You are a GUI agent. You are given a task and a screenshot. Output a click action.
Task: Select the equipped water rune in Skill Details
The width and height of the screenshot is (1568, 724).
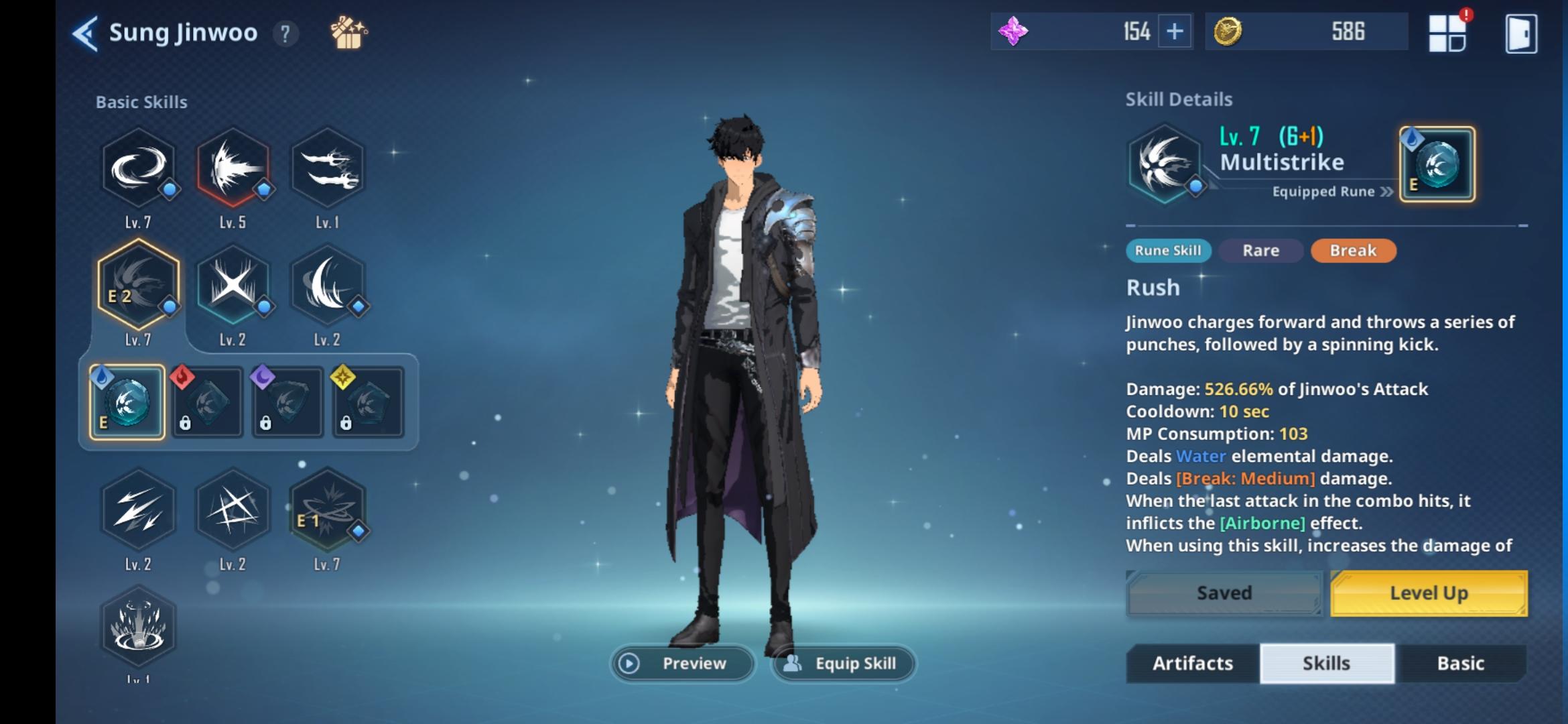click(1436, 163)
